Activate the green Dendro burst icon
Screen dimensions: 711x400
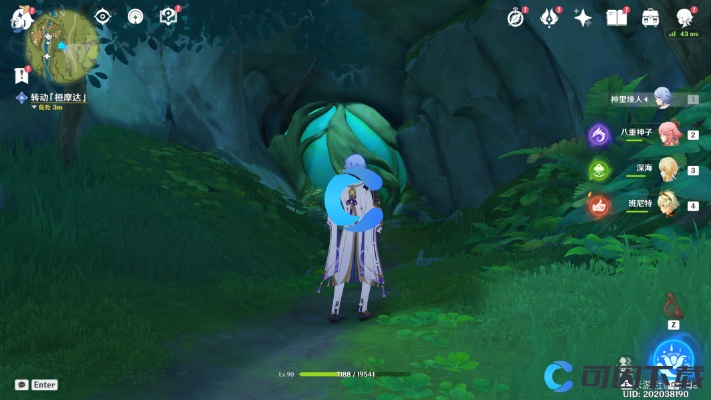(x=600, y=170)
